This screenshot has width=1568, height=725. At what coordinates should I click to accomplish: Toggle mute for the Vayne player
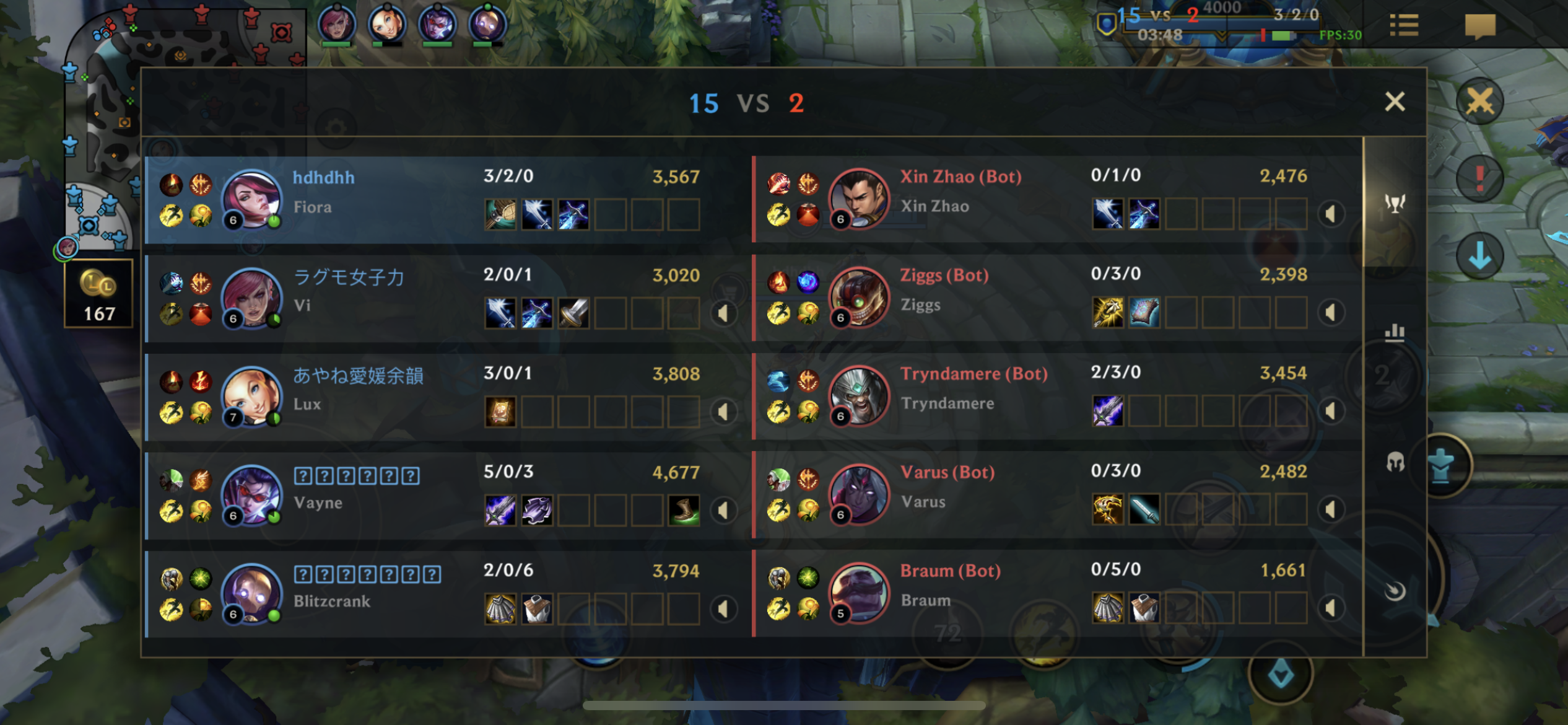(x=723, y=510)
